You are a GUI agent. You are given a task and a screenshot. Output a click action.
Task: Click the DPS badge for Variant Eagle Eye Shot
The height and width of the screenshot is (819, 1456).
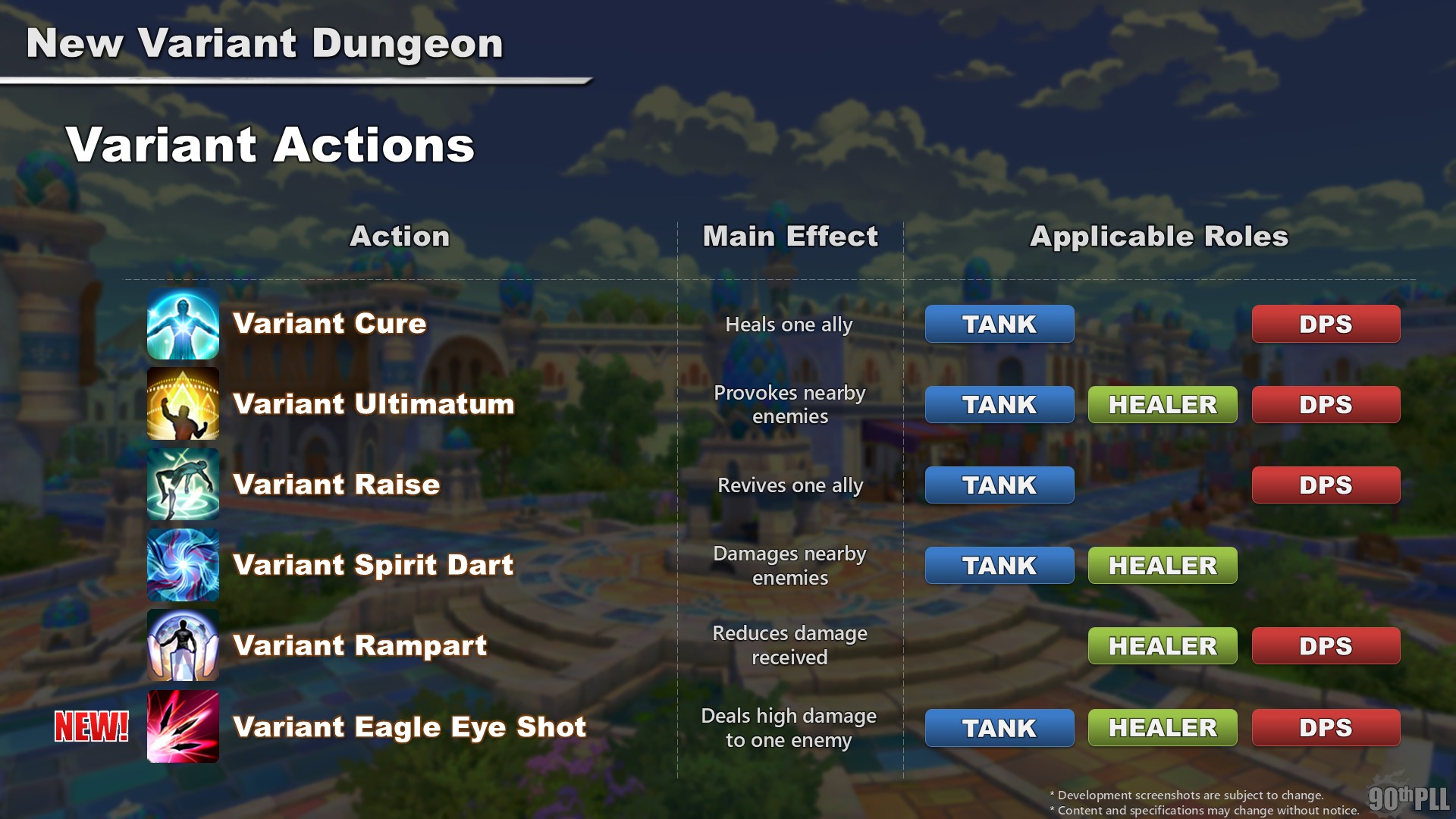[x=1326, y=727]
